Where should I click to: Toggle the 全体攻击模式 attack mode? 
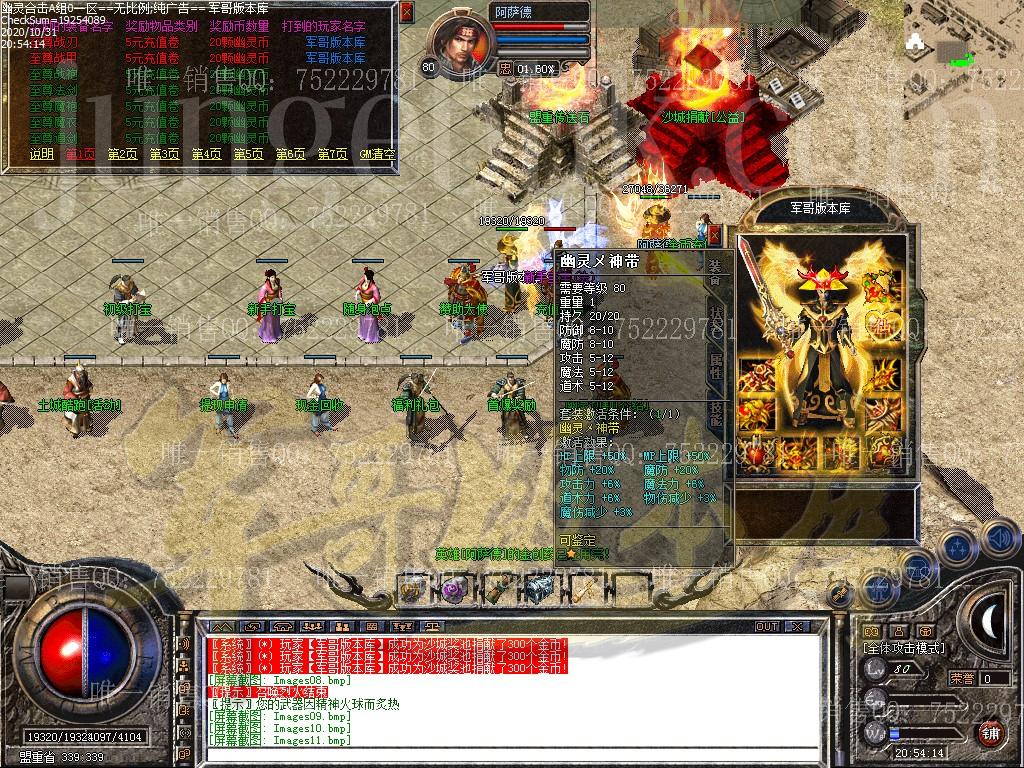902,649
